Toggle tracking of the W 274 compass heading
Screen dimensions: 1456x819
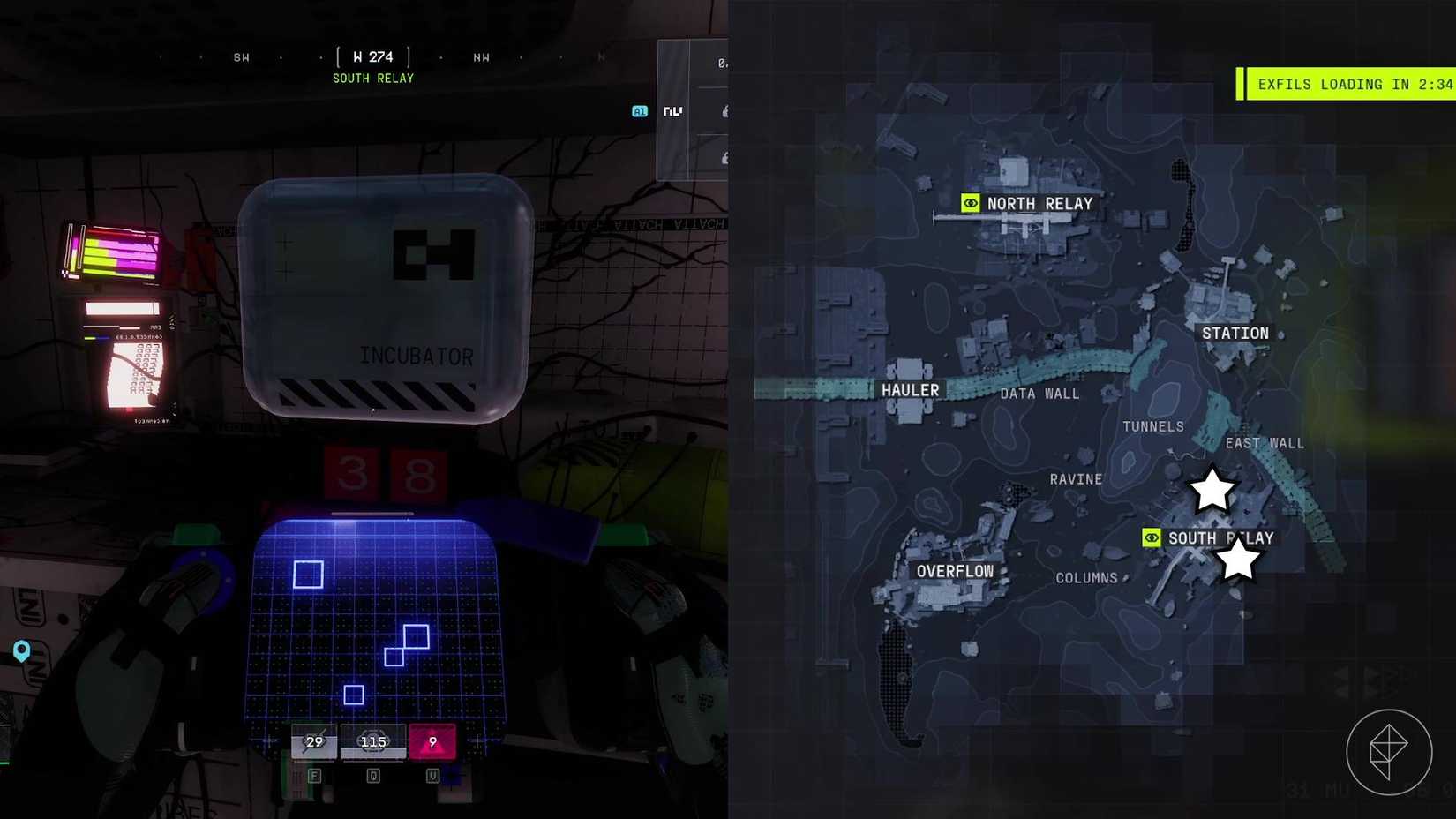tap(372, 56)
